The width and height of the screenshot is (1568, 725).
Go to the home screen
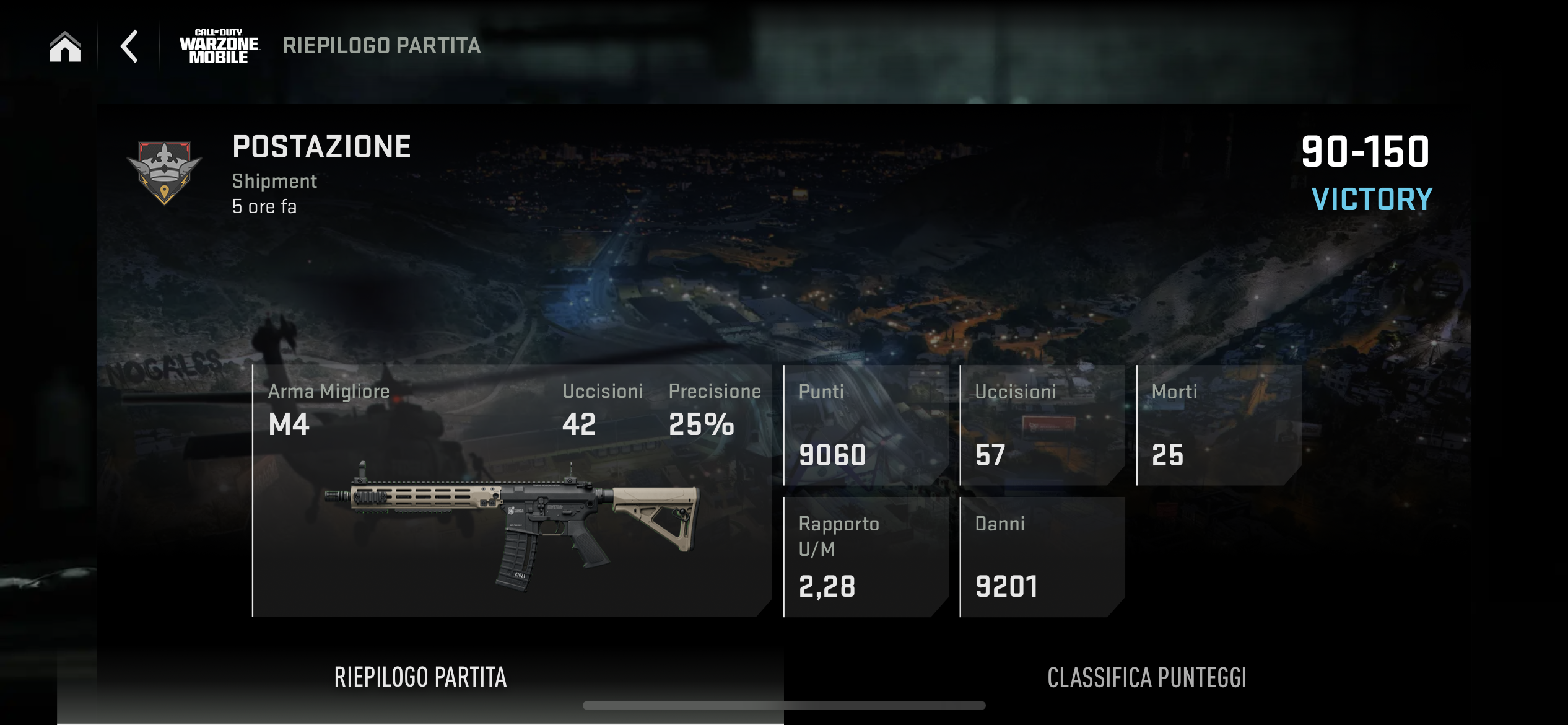(x=65, y=46)
